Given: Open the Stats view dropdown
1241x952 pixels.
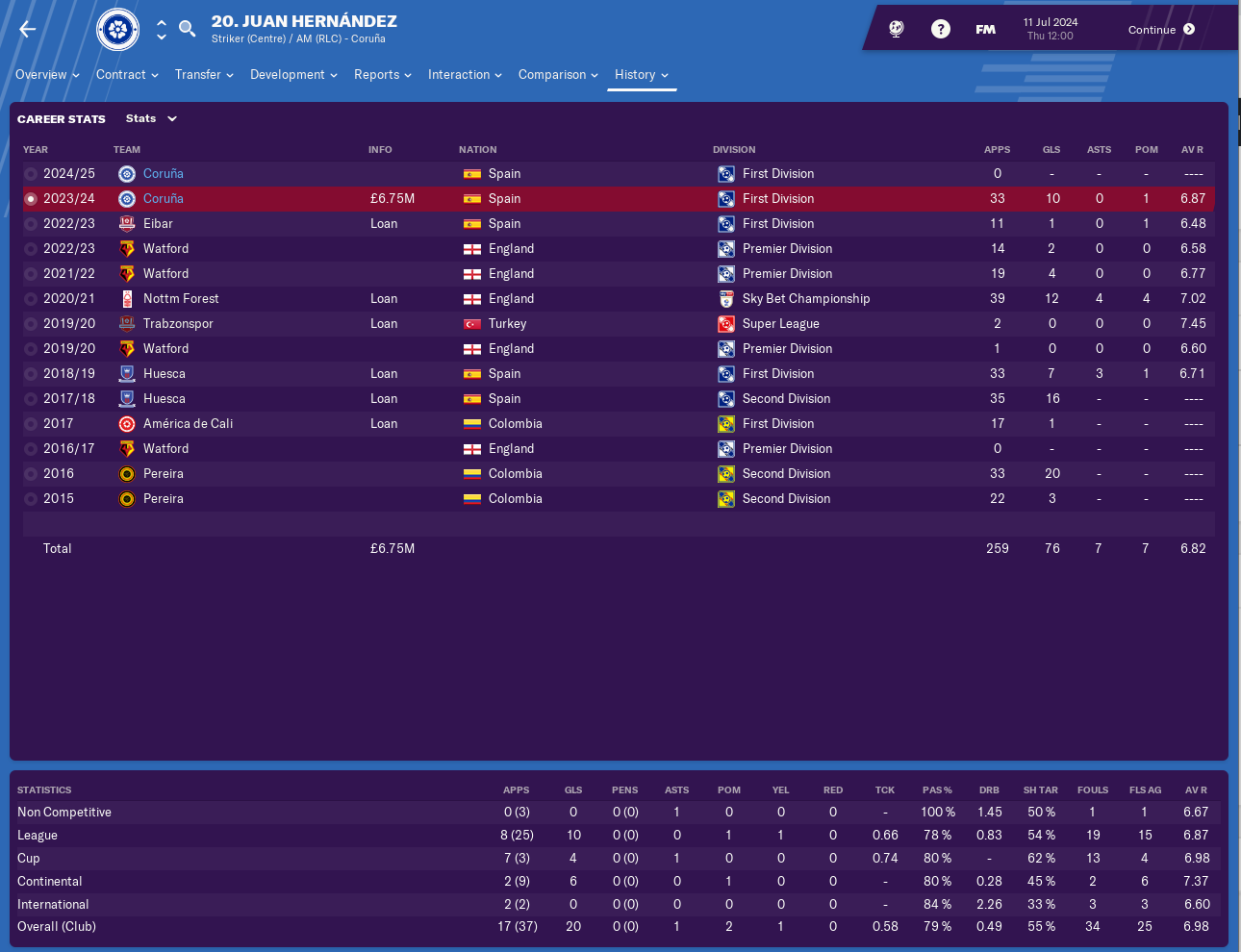Looking at the screenshot, I should [x=151, y=119].
